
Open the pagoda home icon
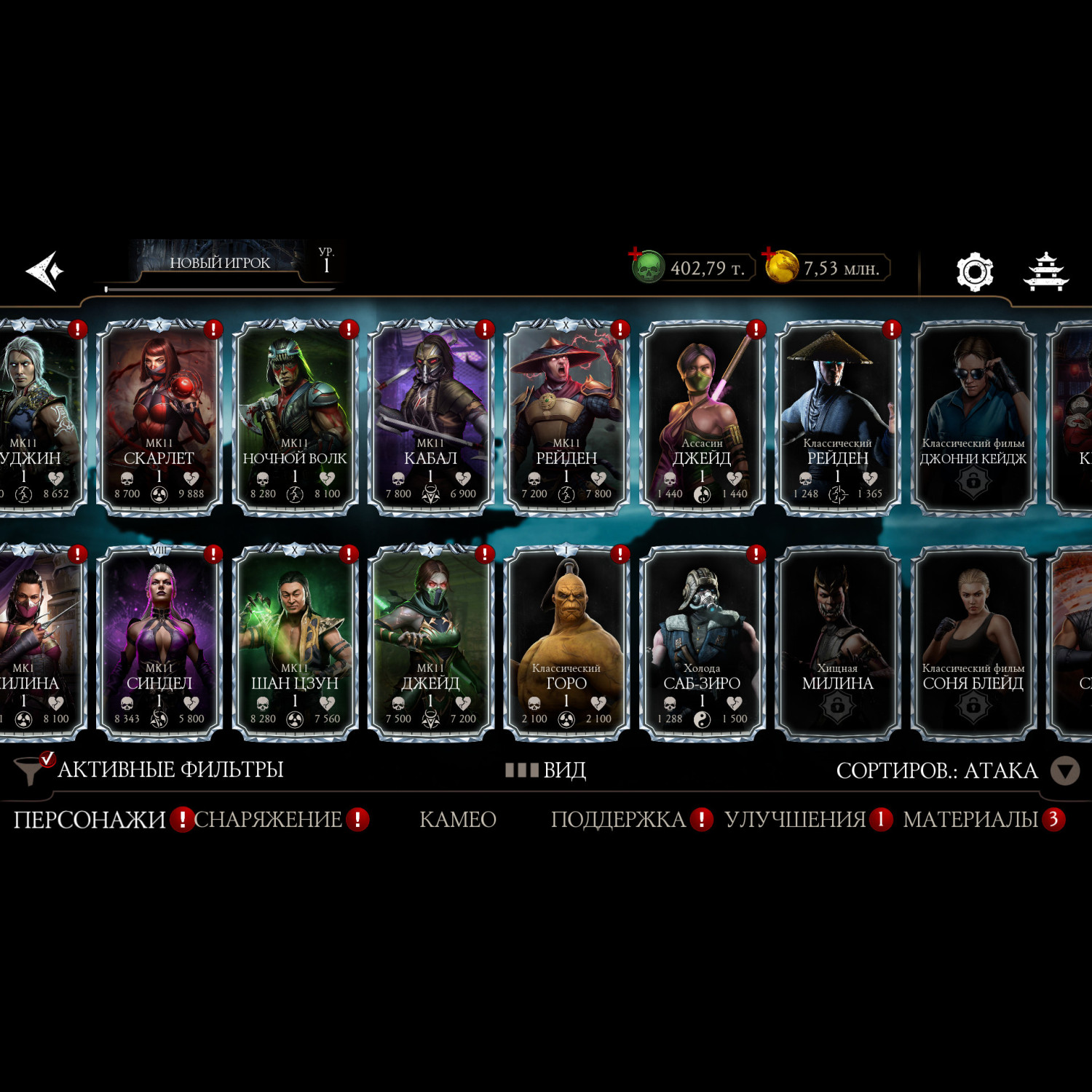(1045, 272)
